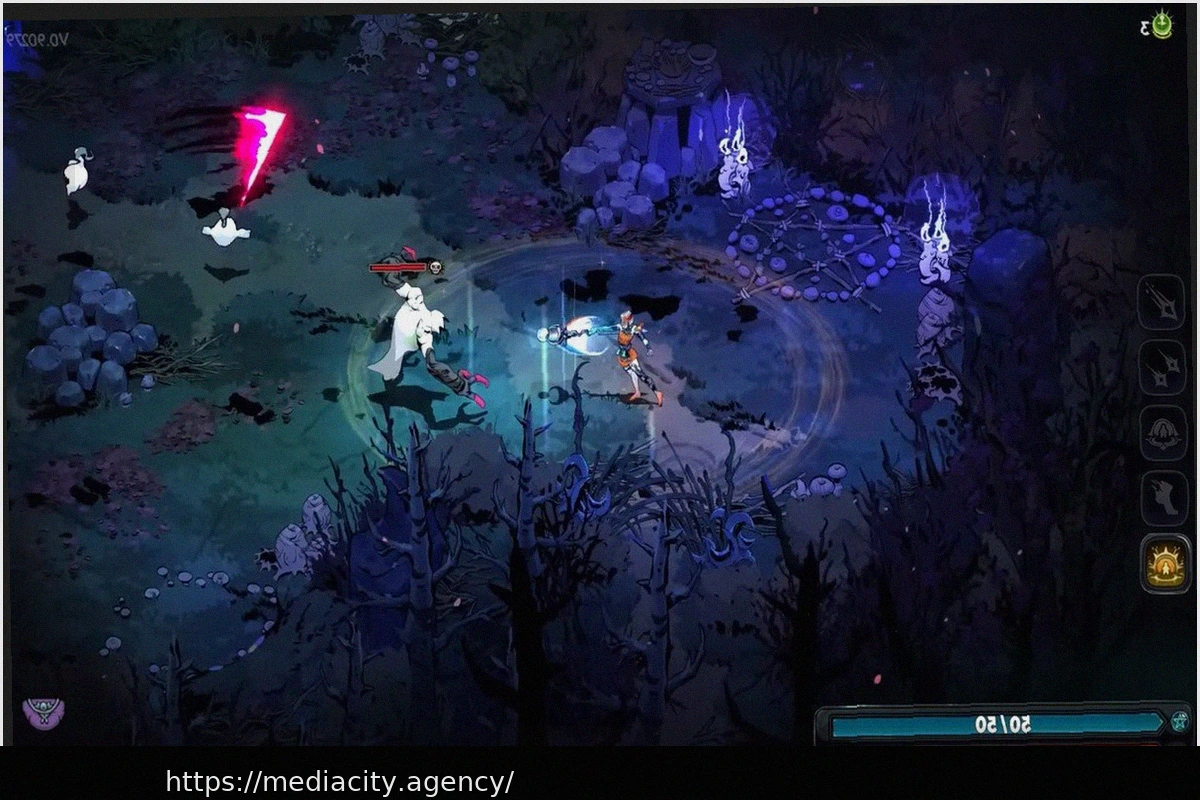Activate the glowing golden boon icon

pos(1165,563)
